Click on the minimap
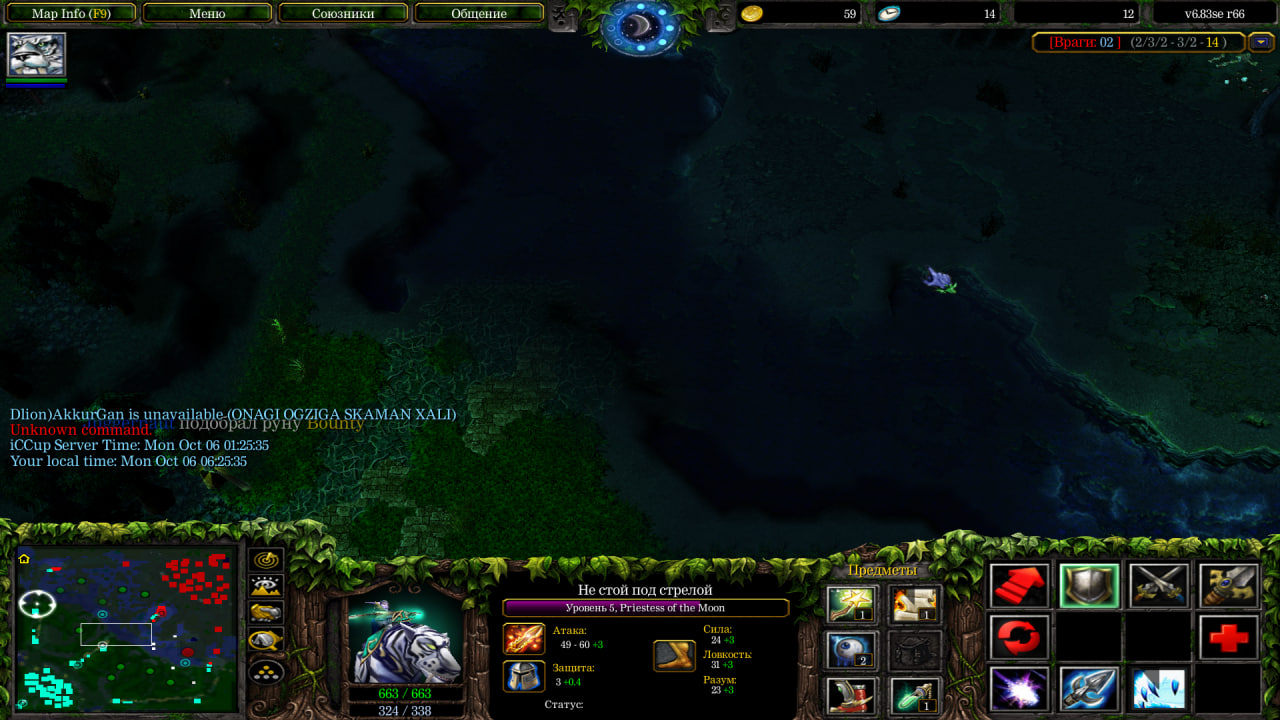The height and width of the screenshot is (720, 1280). tap(127, 629)
